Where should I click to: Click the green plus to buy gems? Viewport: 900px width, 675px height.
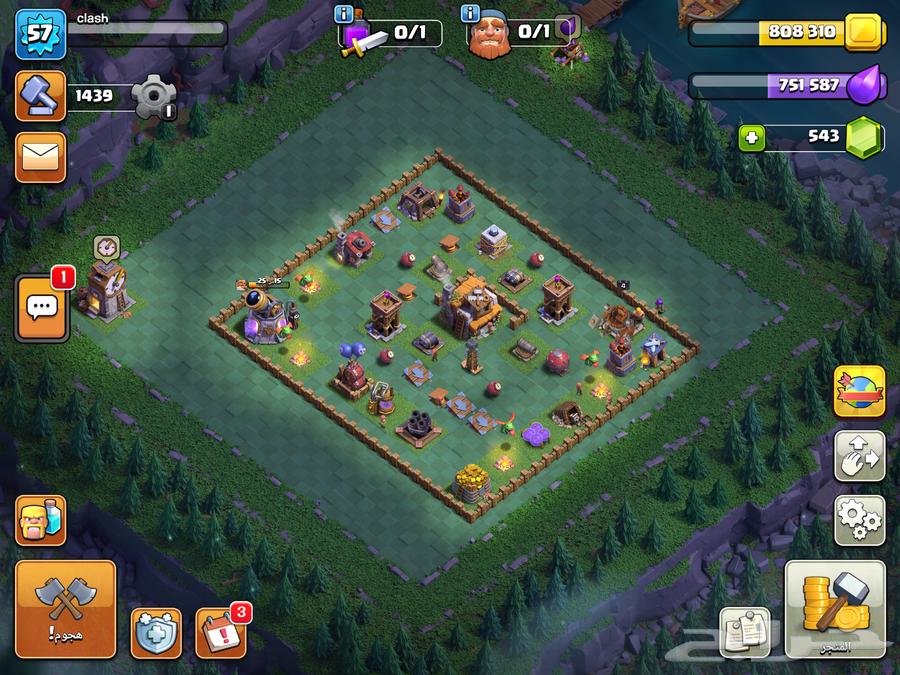click(x=752, y=138)
